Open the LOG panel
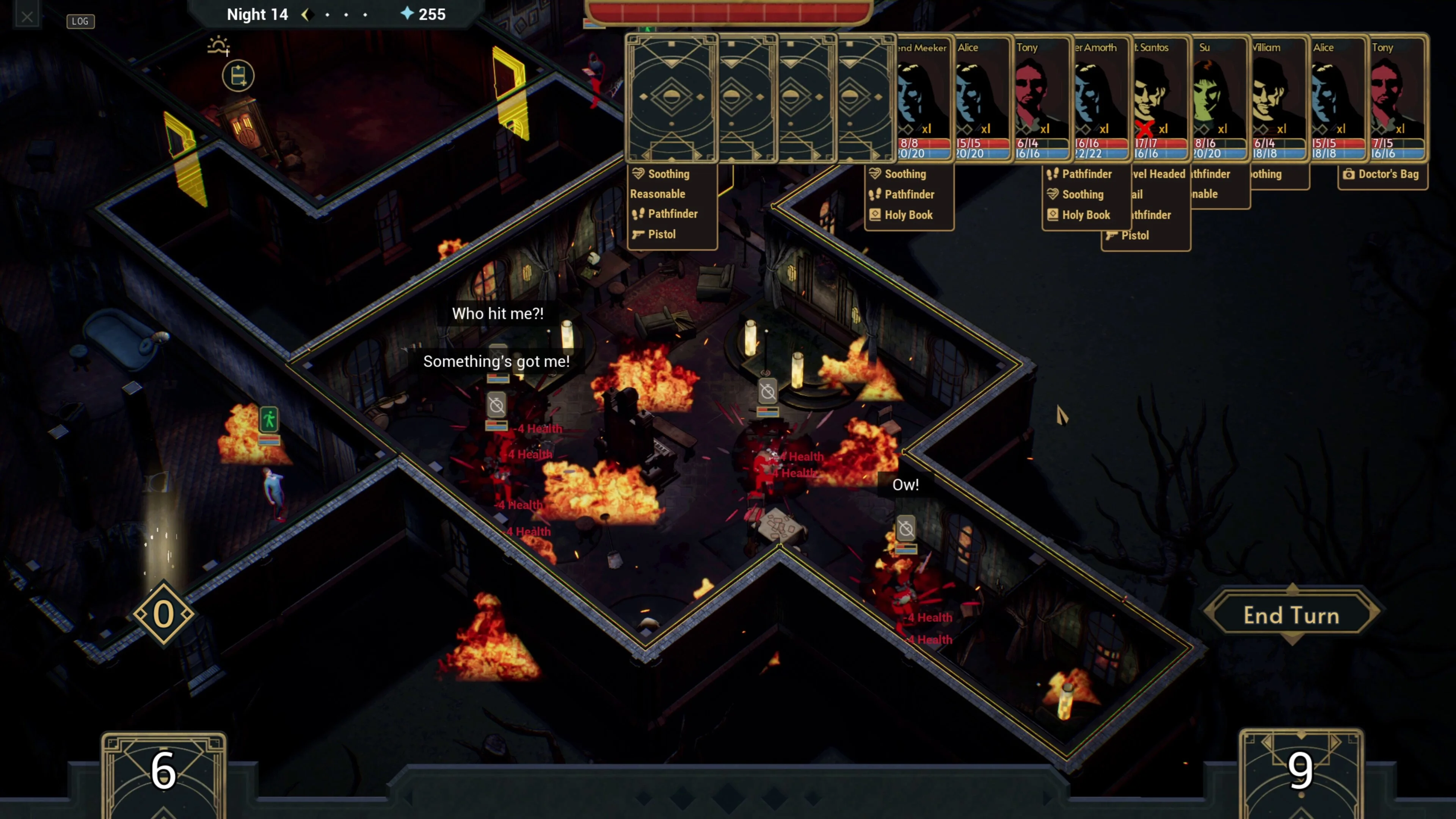Viewport: 1456px width, 819px height. [80, 21]
